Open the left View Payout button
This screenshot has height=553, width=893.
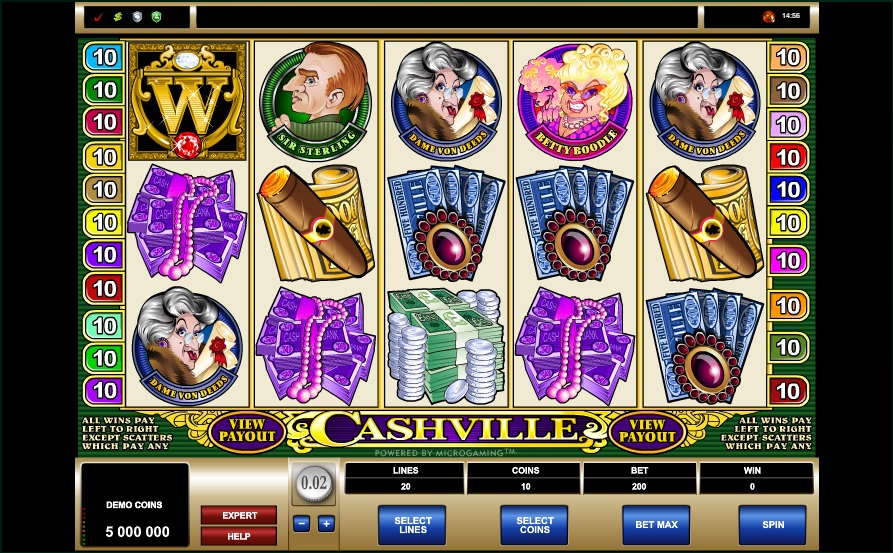pos(247,430)
